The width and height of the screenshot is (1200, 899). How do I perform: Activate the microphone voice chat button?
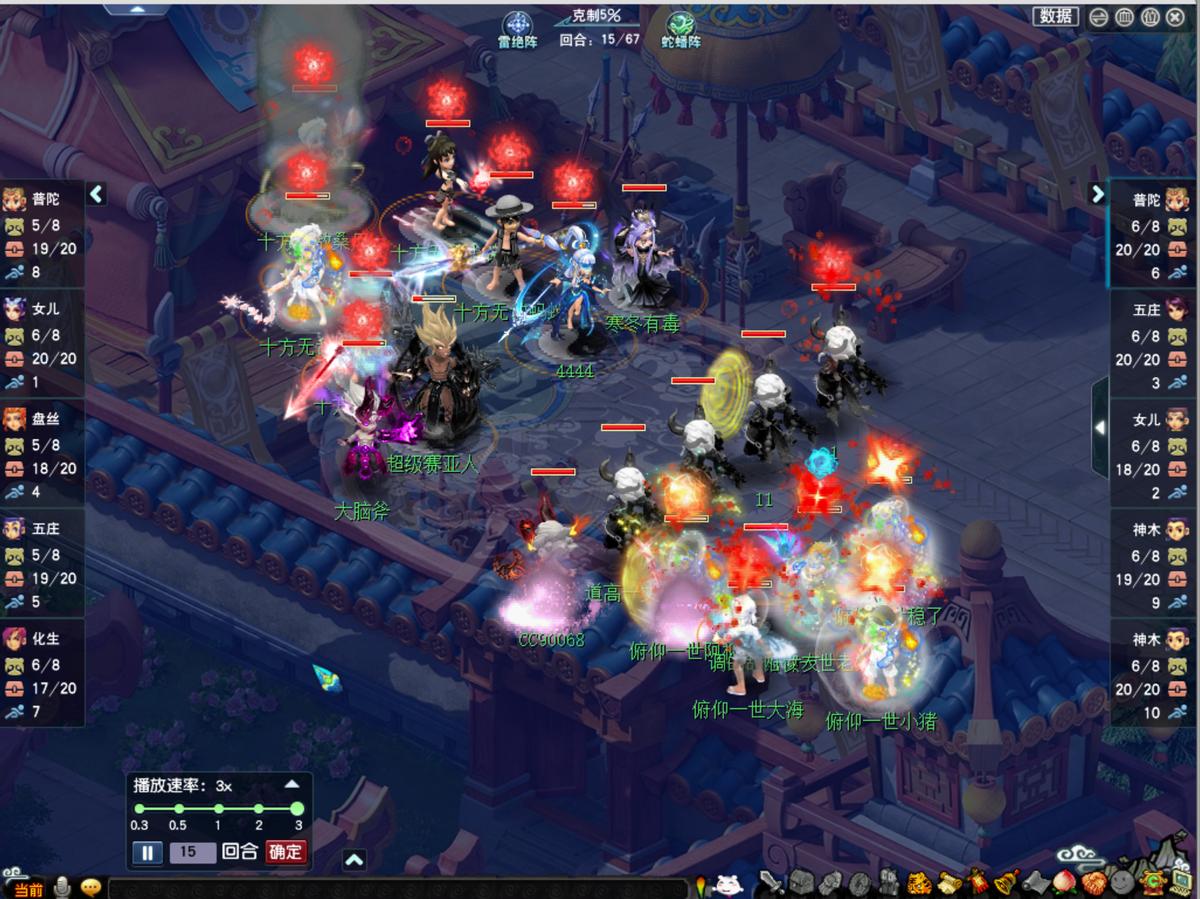coord(62,887)
